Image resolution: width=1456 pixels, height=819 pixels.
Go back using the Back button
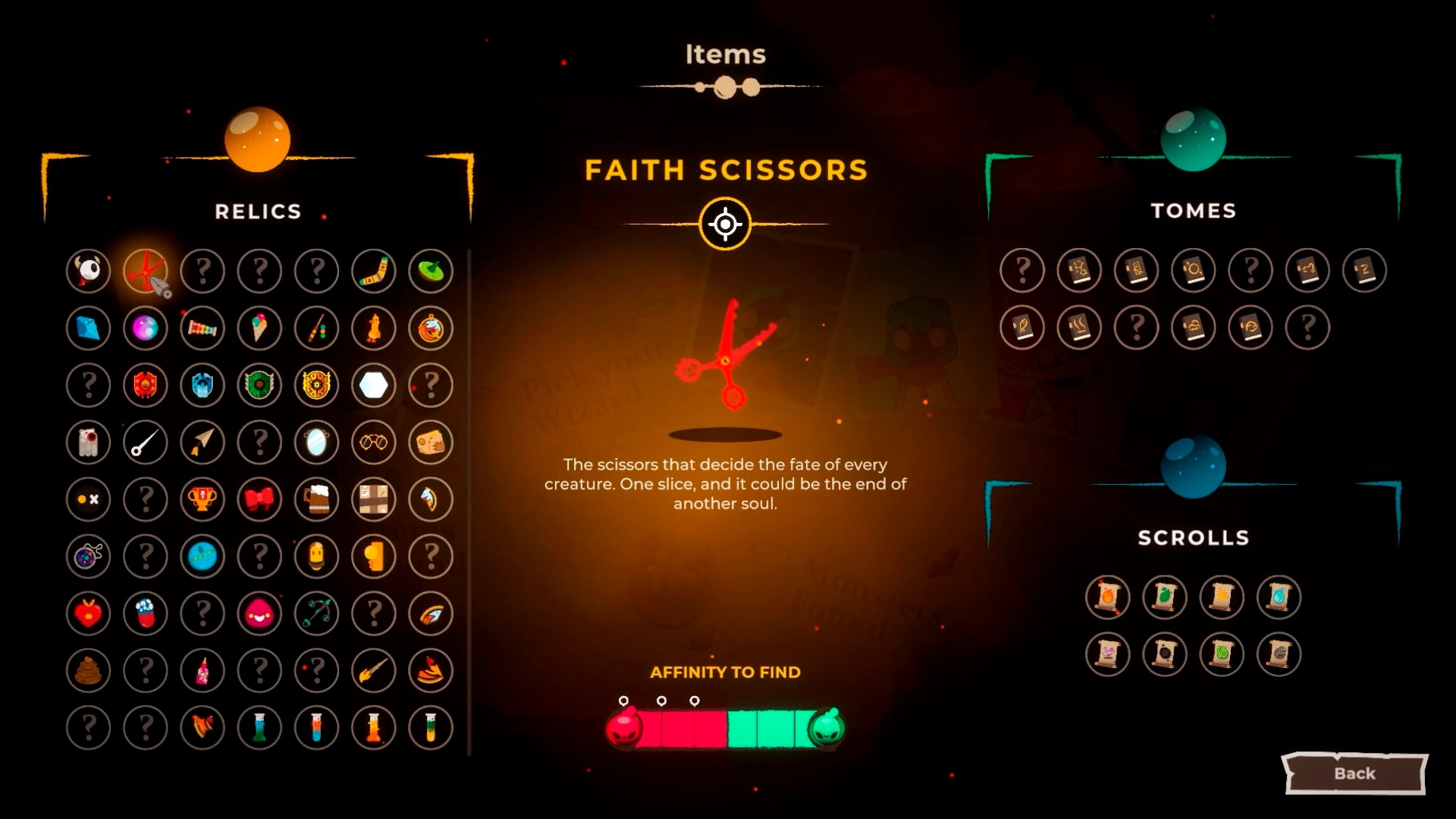tap(1354, 773)
